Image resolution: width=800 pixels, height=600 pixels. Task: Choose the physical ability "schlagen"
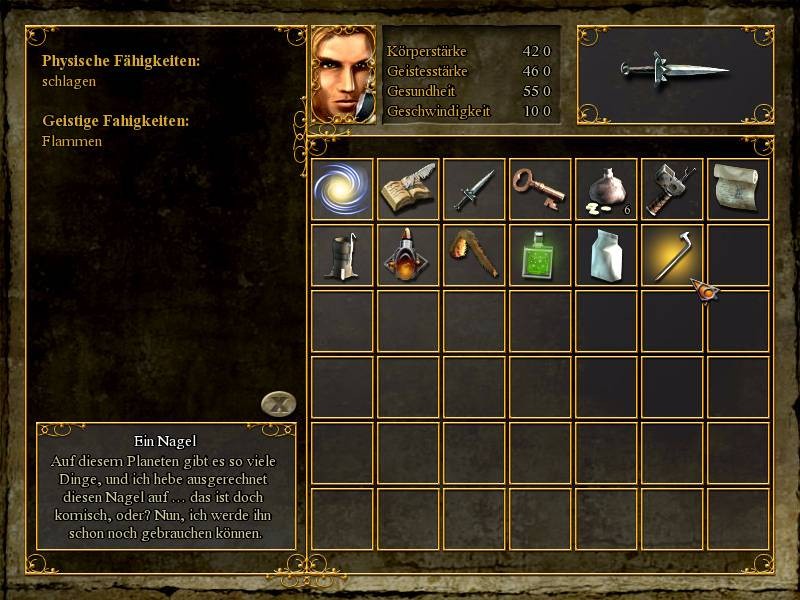(x=69, y=82)
